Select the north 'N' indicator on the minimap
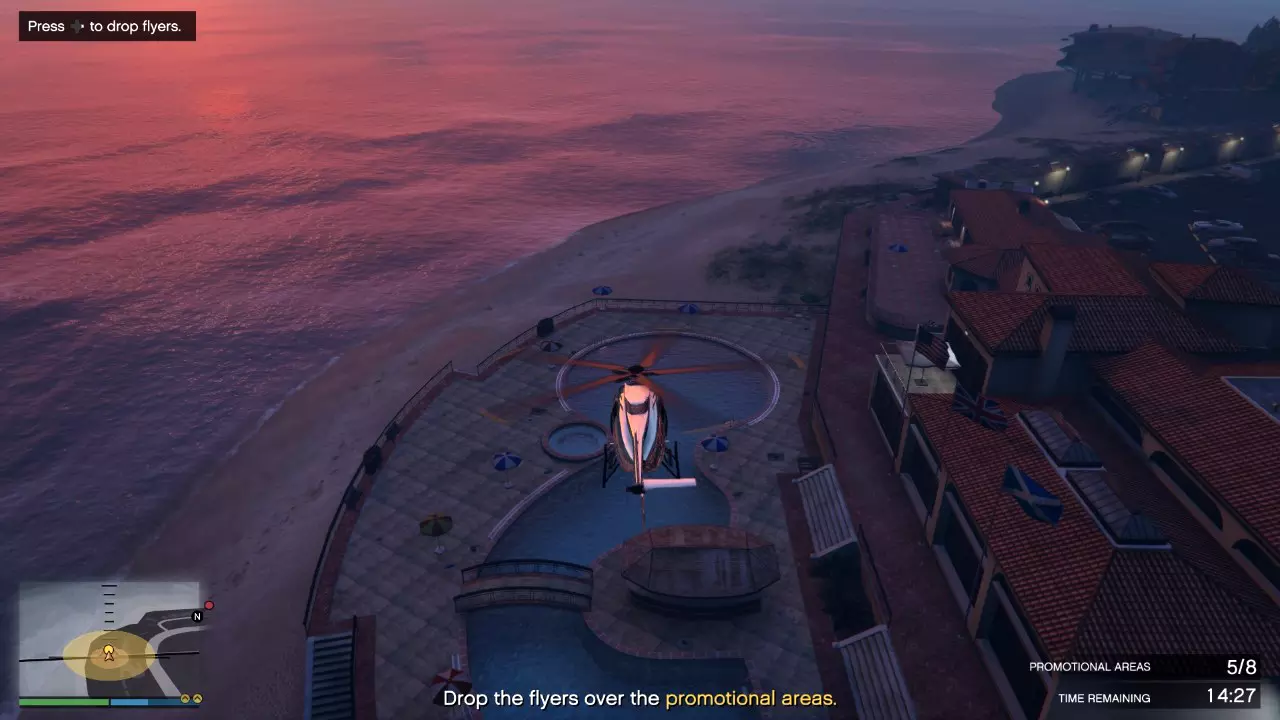1280x720 pixels. [x=197, y=617]
